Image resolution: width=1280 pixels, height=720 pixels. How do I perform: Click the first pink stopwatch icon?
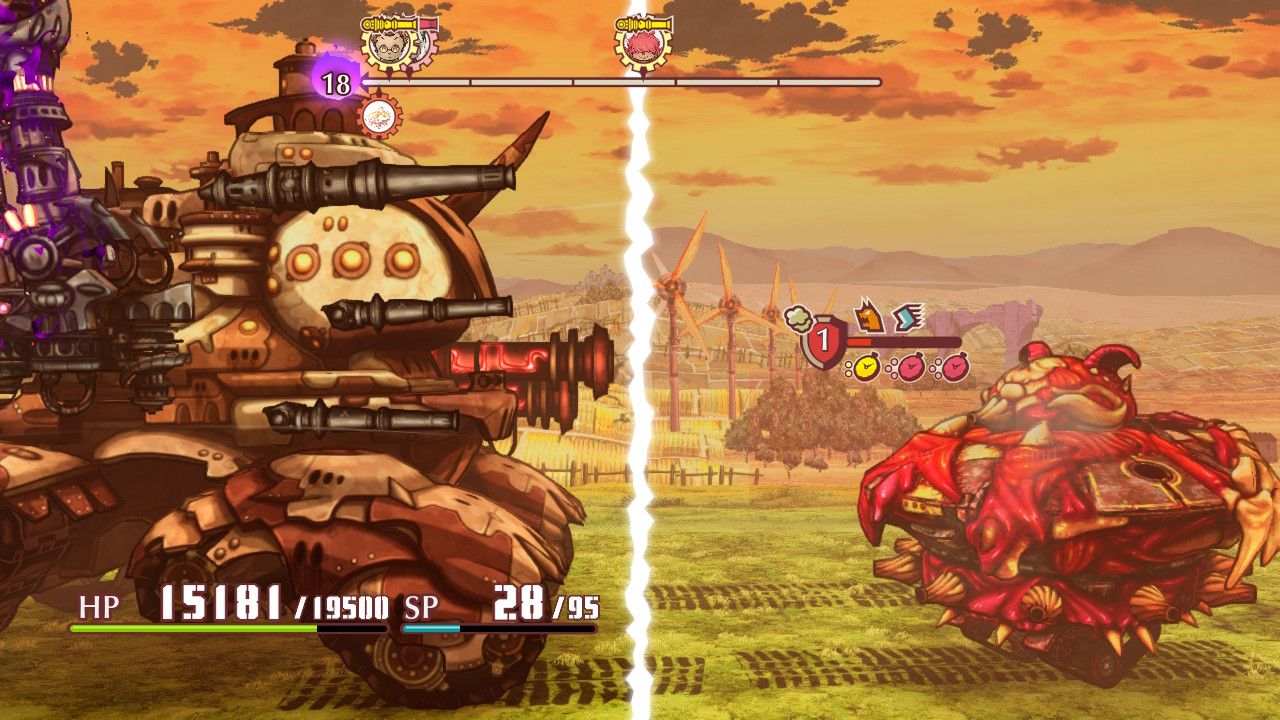[x=912, y=367]
